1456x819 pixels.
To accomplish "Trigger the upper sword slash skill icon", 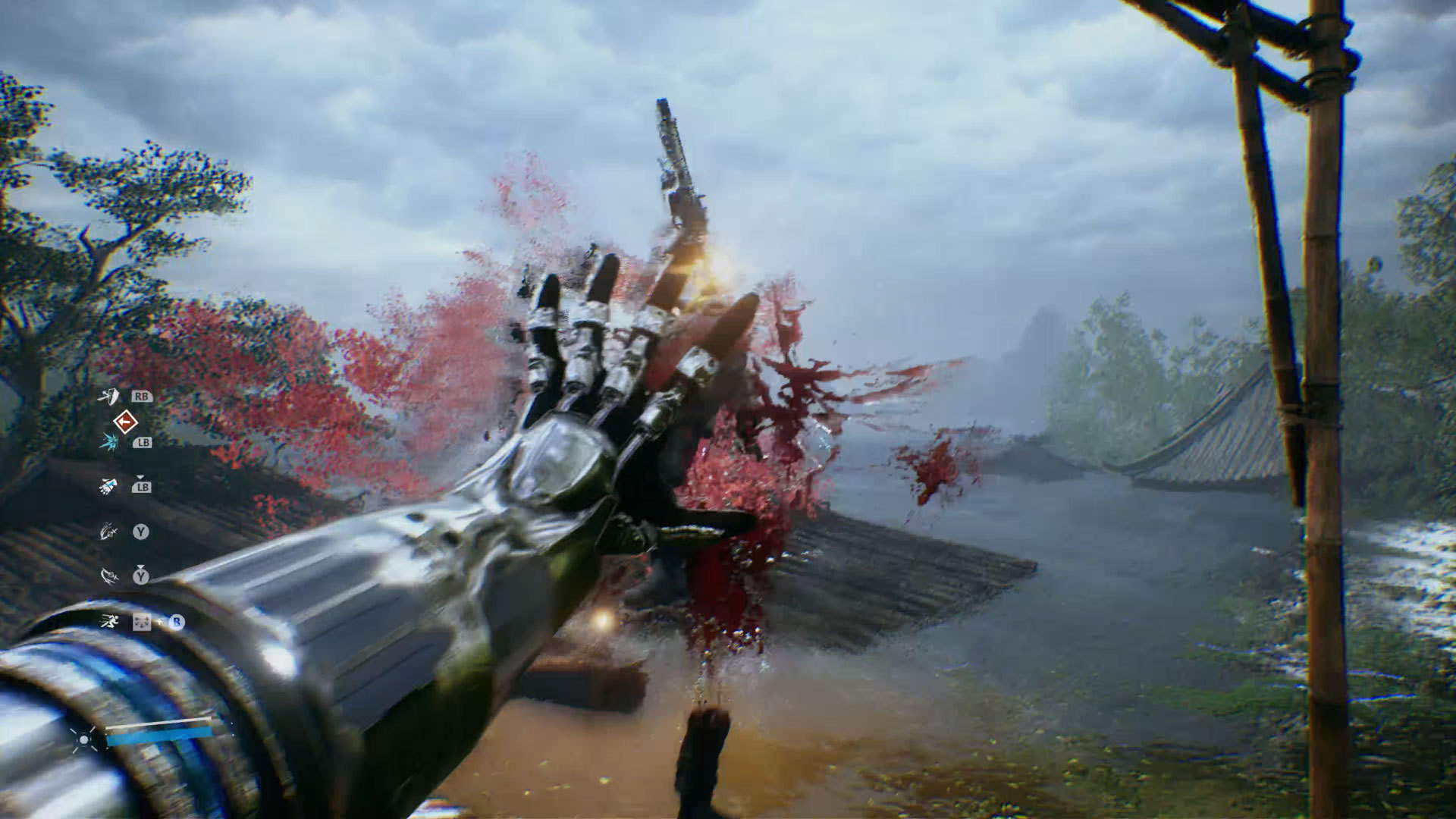I will click(109, 532).
